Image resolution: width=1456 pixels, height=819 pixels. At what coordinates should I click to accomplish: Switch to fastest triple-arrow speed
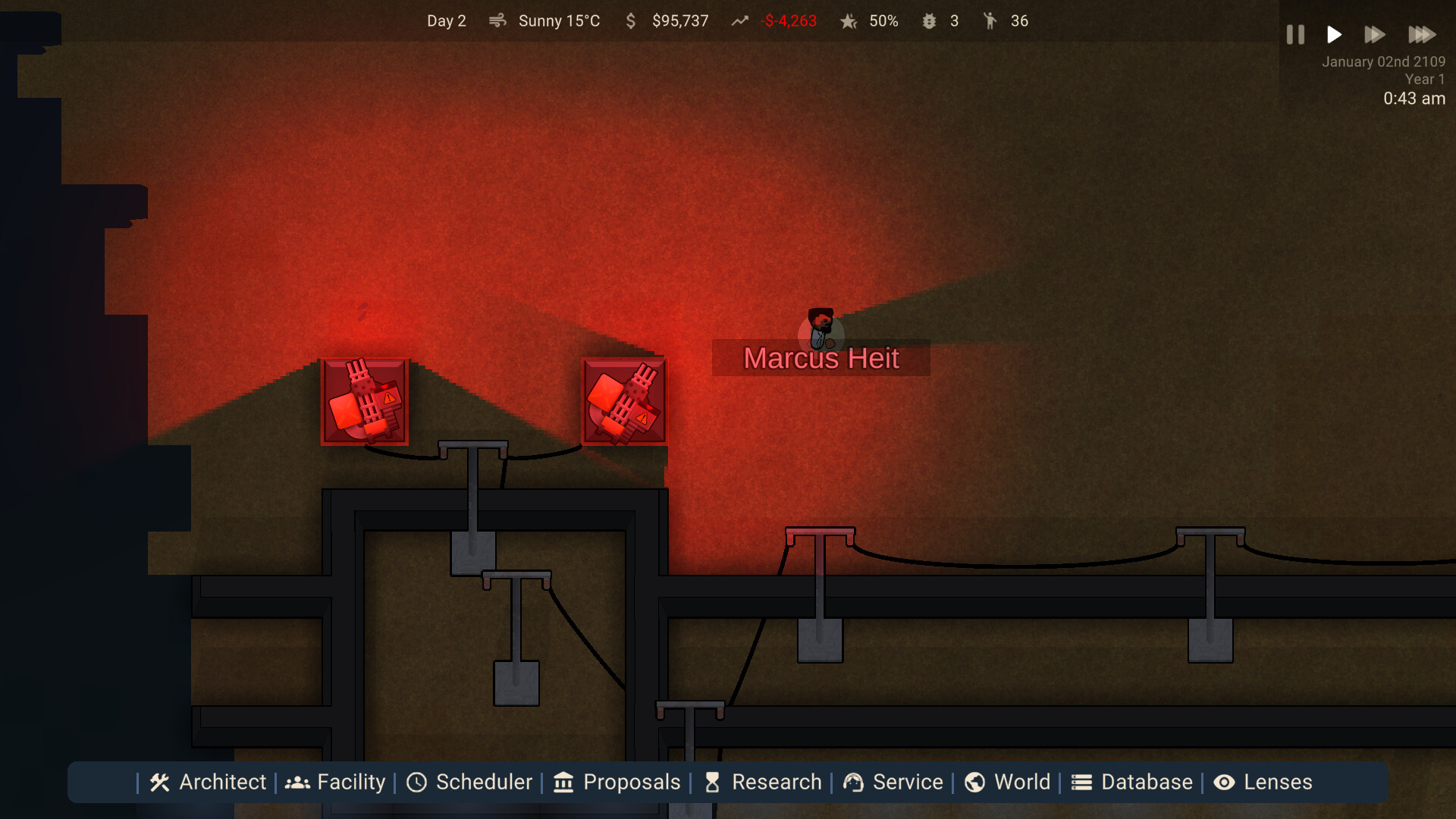coord(1422,34)
